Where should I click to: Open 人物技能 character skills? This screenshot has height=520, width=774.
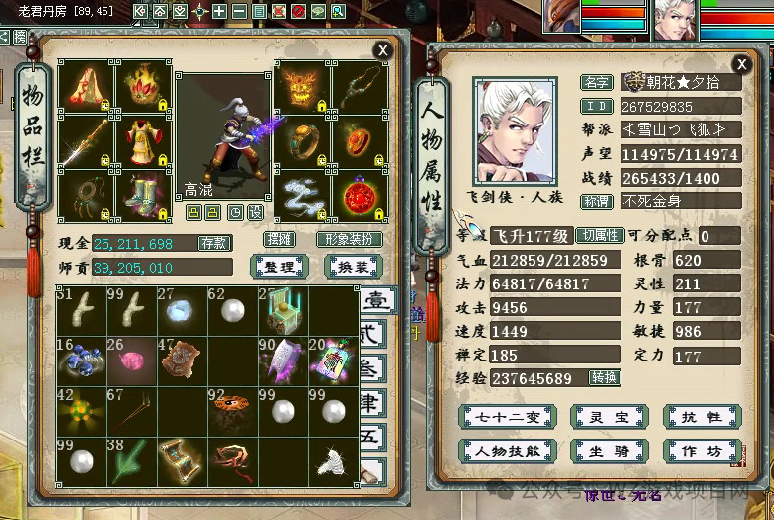click(507, 451)
